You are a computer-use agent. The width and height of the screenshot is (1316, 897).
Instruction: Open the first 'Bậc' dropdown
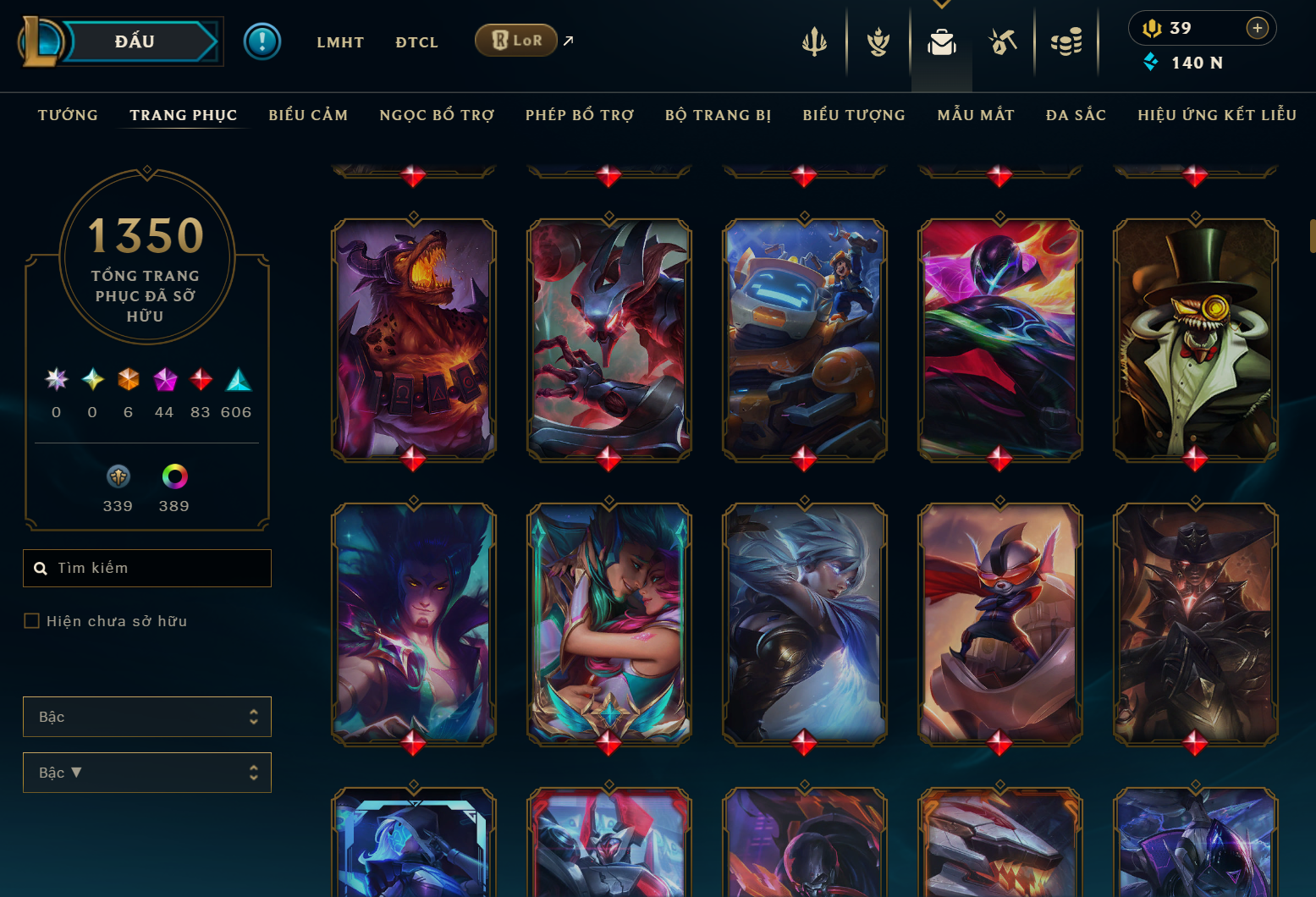pyautogui.click(x=146, y=716)
